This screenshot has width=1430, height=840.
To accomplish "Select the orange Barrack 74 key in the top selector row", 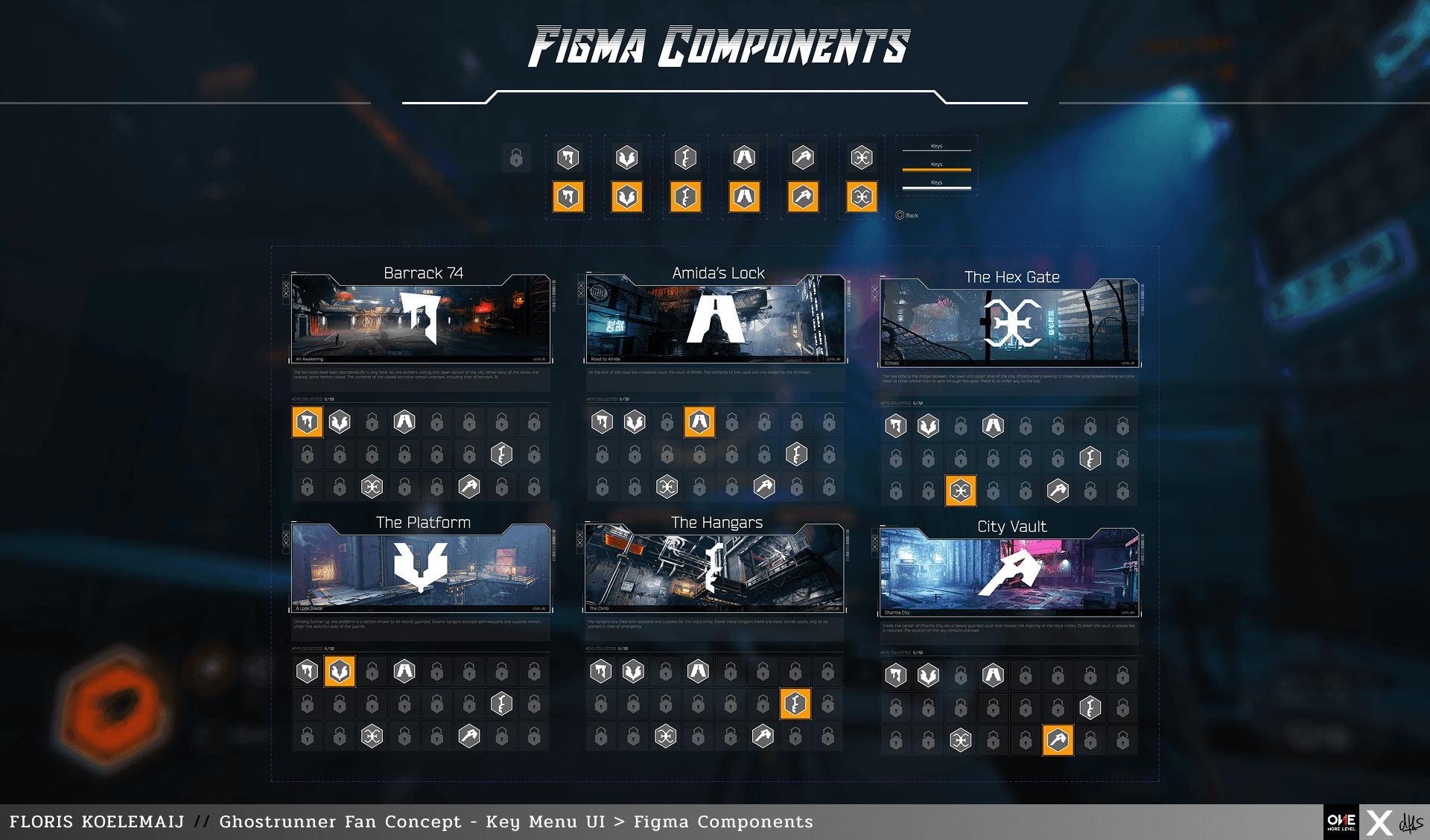I will tap(568, 197).
